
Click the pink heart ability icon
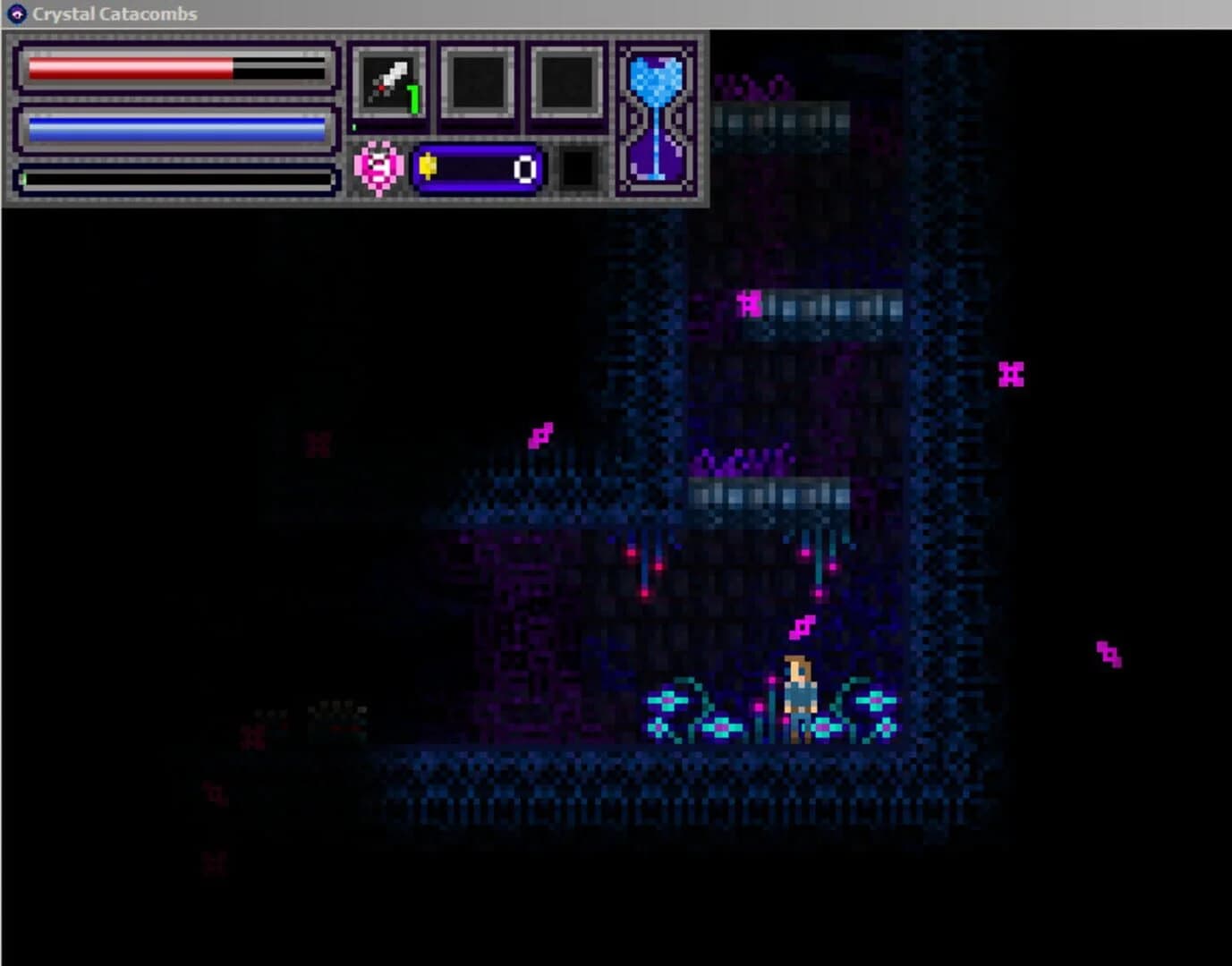click(x=377, y=166)
